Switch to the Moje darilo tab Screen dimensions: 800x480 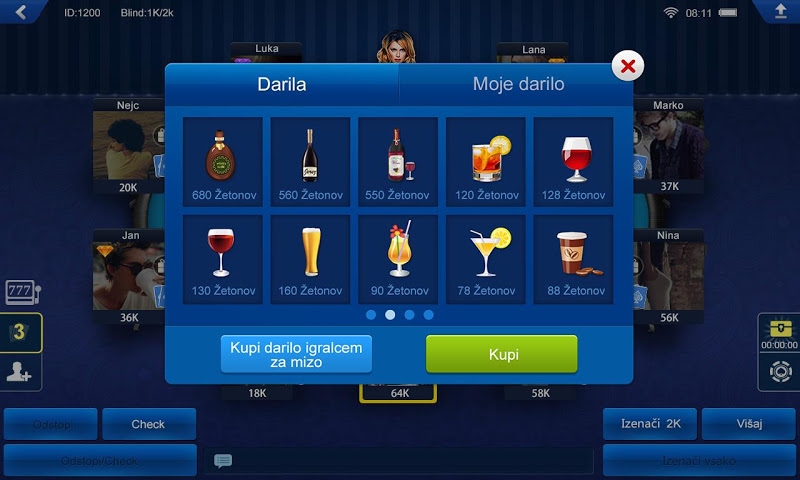tap(518, 84)
